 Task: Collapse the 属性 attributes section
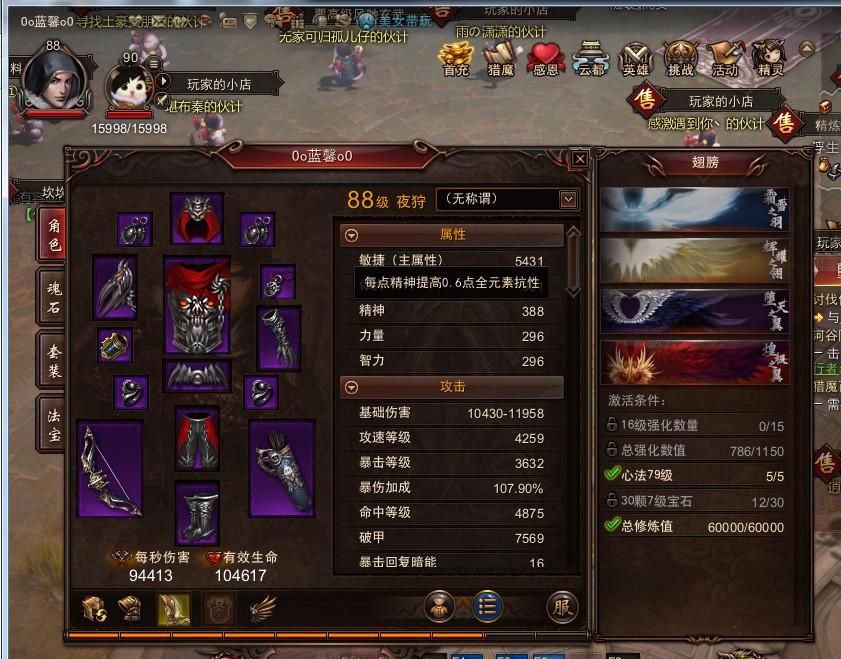[352, 235]
